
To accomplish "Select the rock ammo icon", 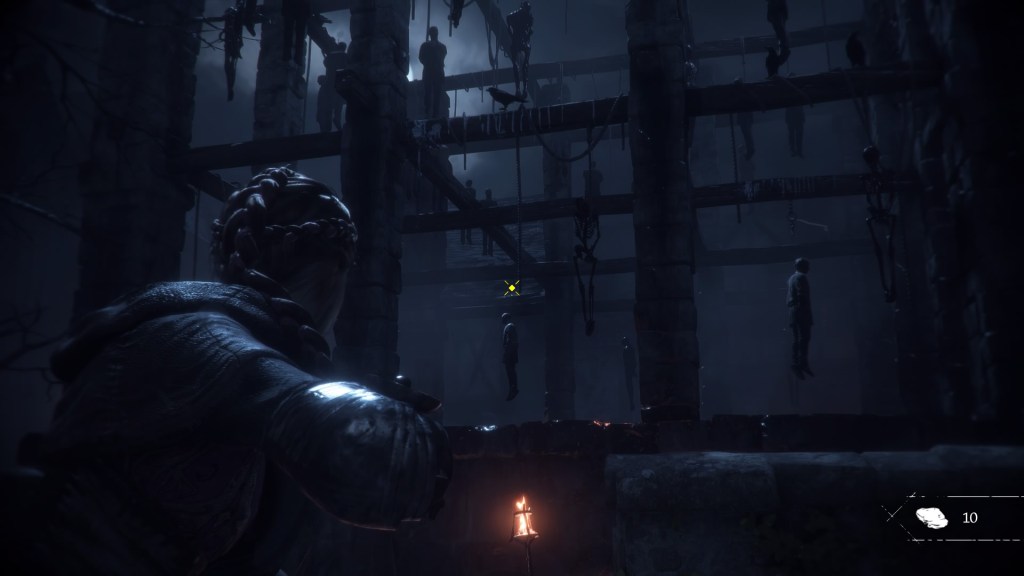I will coord(931,517).
